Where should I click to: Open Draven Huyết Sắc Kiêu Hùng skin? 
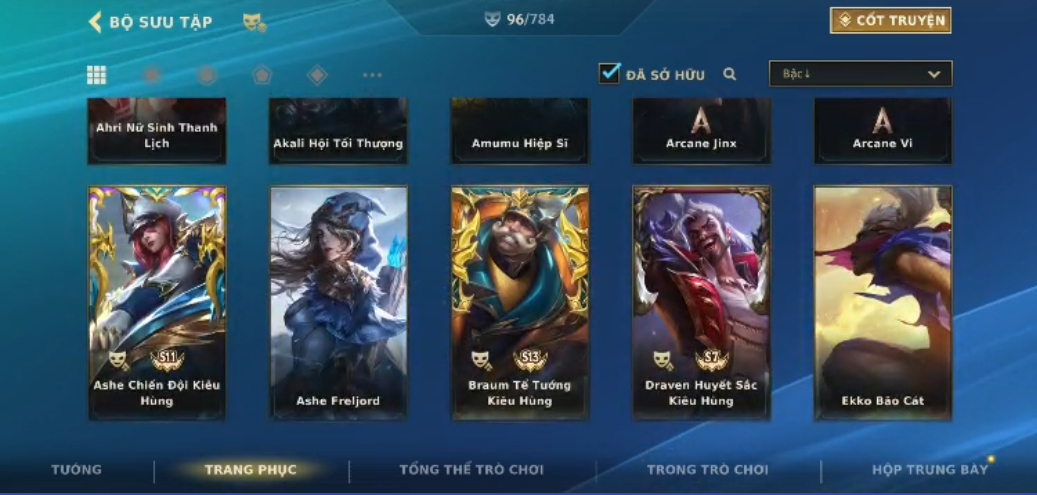point(701,302)
